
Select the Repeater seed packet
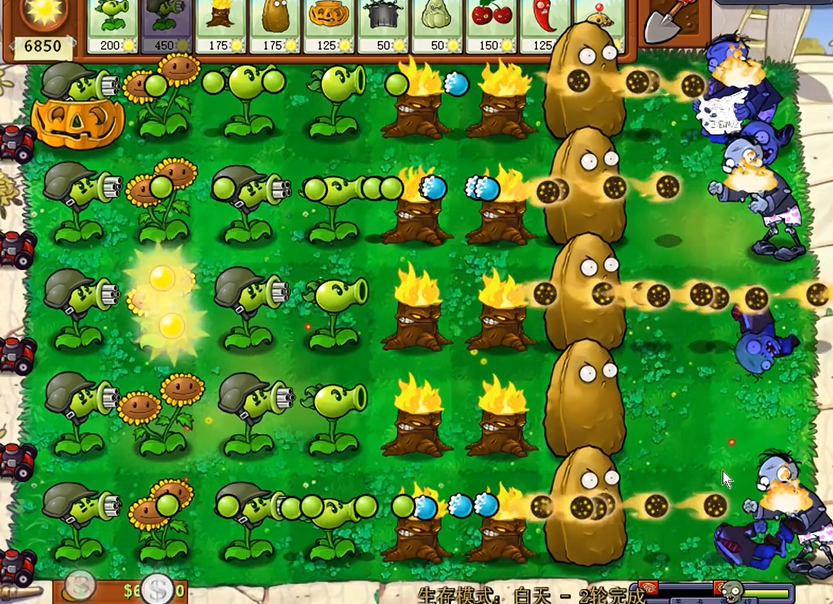[112, 25]
